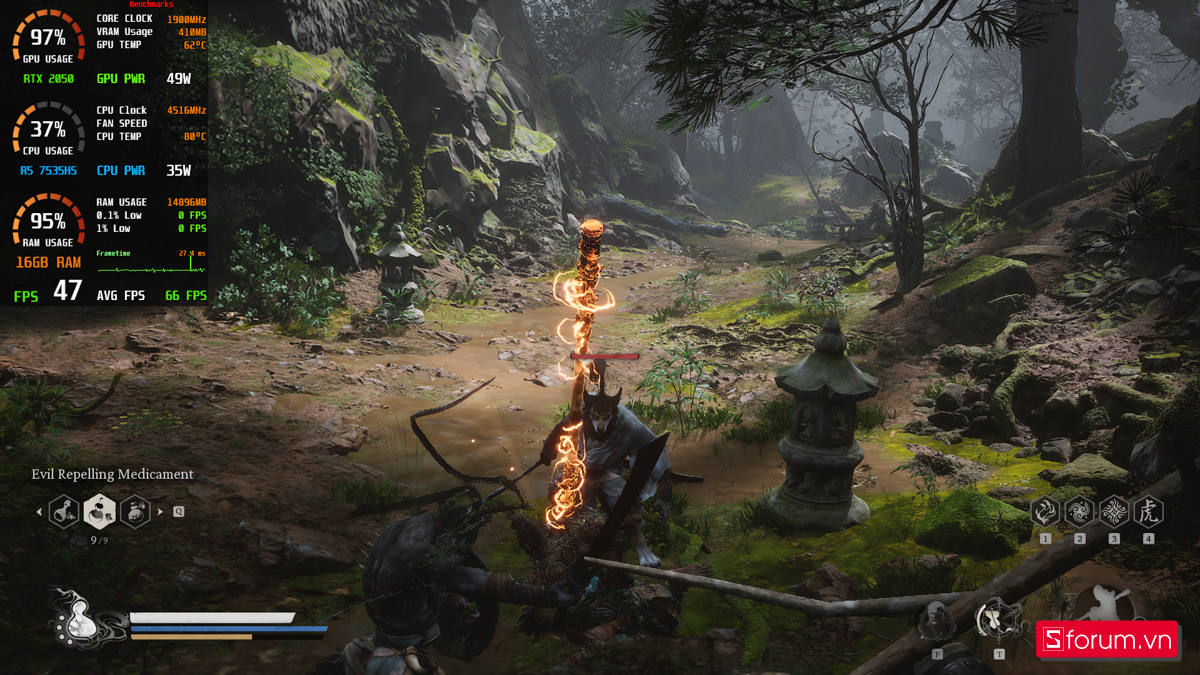Screen dimensions: 1200x675
Task: Select the highlighted Evil Repelling Medicament slot
Action: (x=99, y=511)
